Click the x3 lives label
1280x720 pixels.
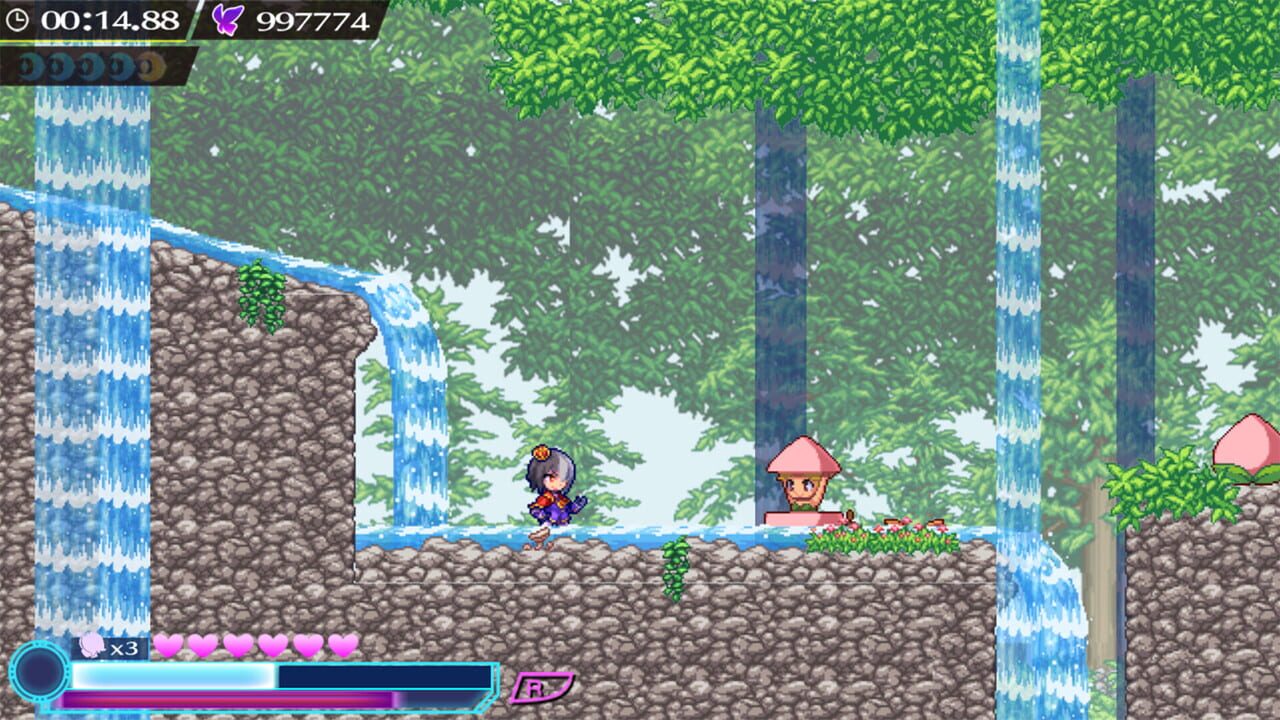124,648
